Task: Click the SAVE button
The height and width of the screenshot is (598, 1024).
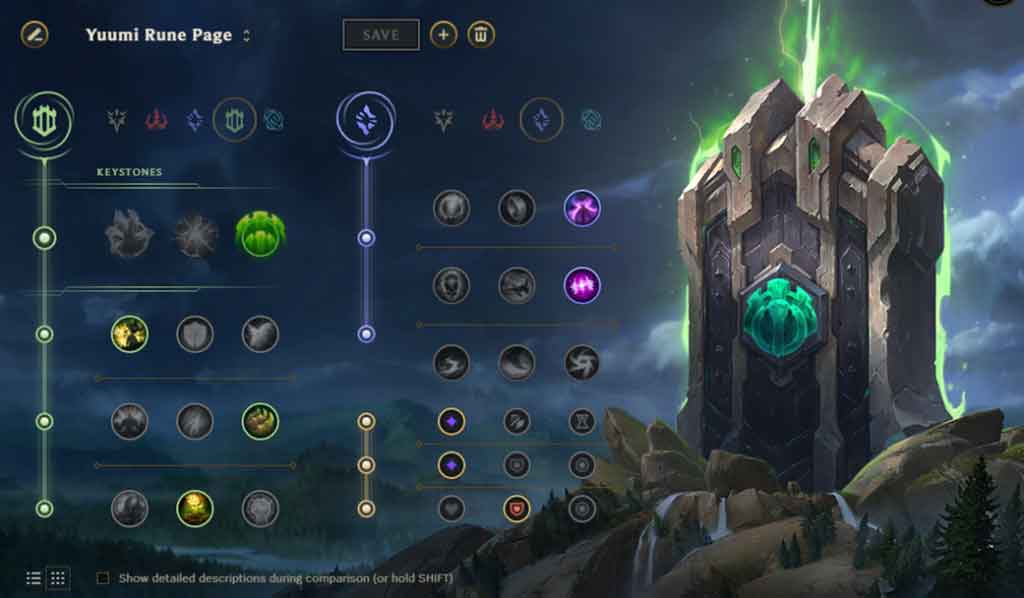Action: pos(380,35)
